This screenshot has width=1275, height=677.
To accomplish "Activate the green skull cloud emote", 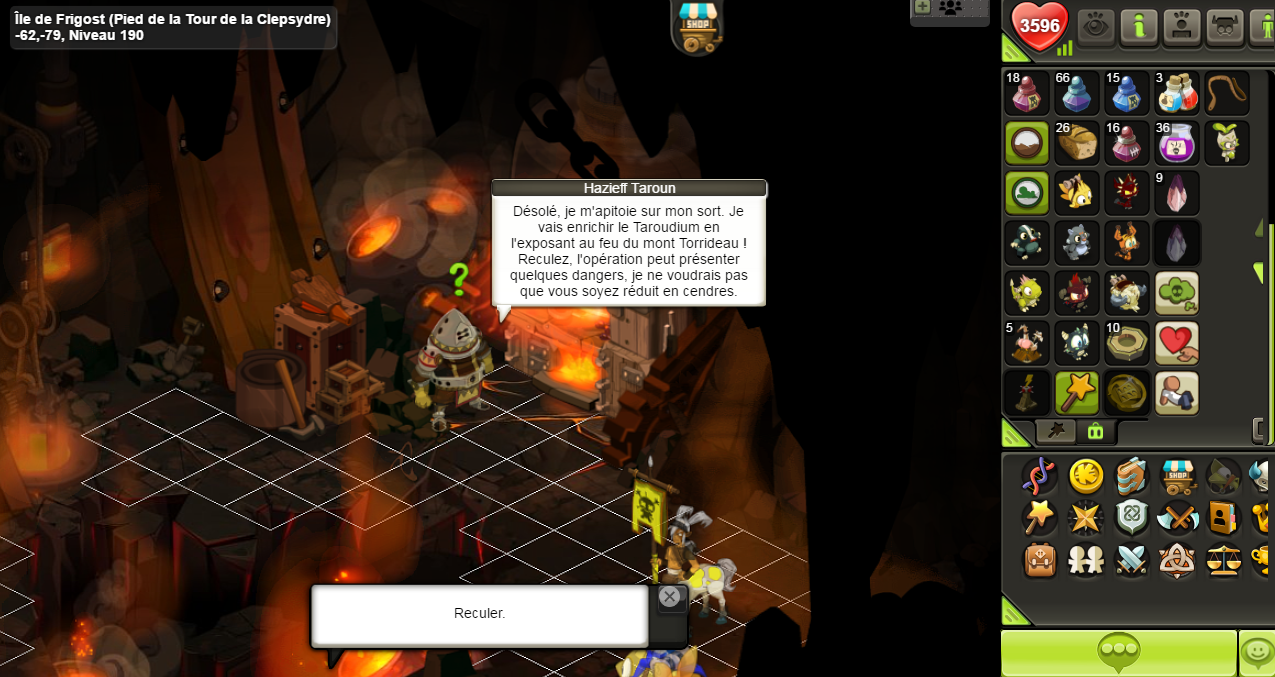I will pyautogui.click(x=1176, y=293).
